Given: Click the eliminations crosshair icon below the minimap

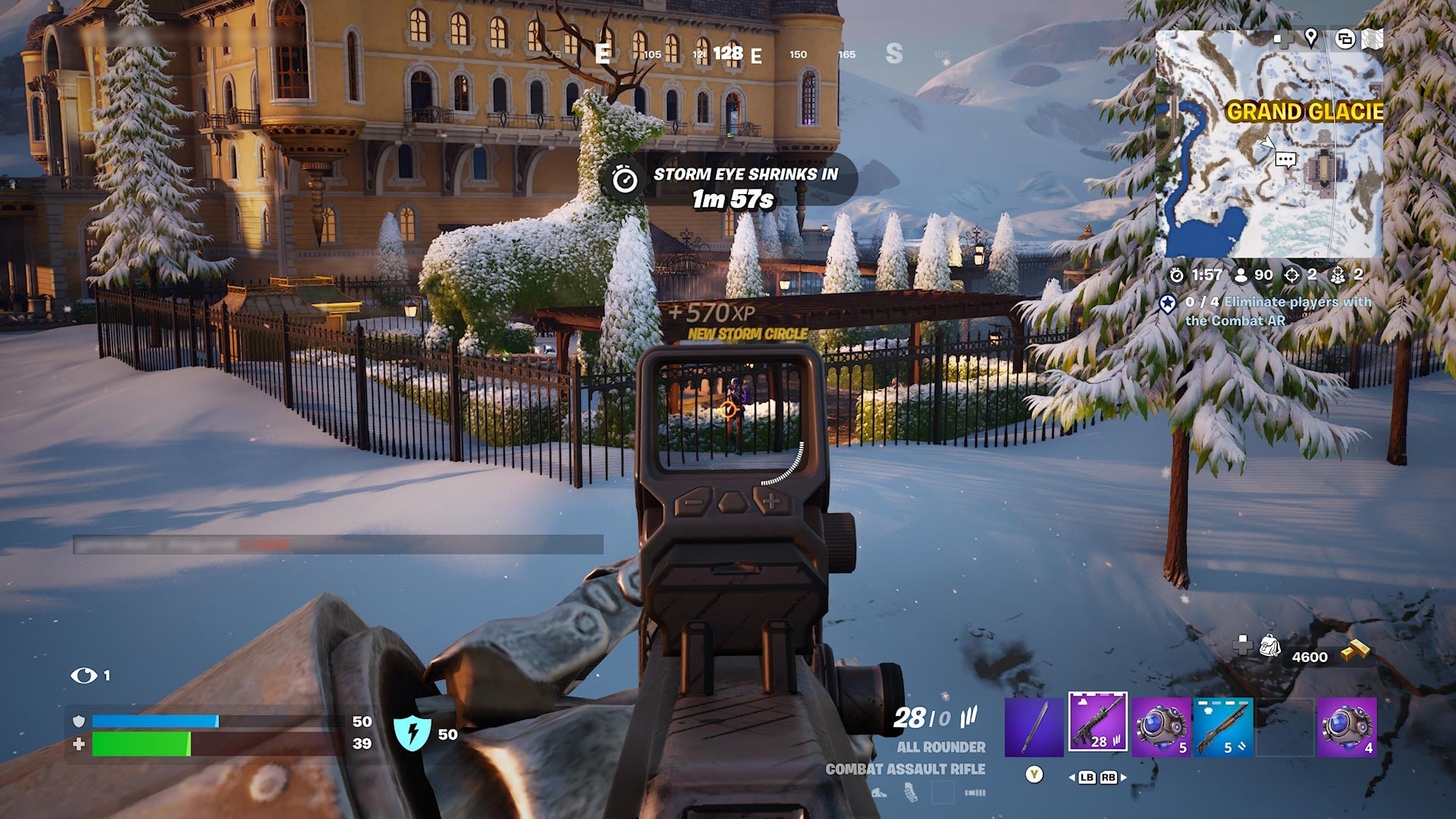Looking at the screenshot, I should [x=1291, y=275].
